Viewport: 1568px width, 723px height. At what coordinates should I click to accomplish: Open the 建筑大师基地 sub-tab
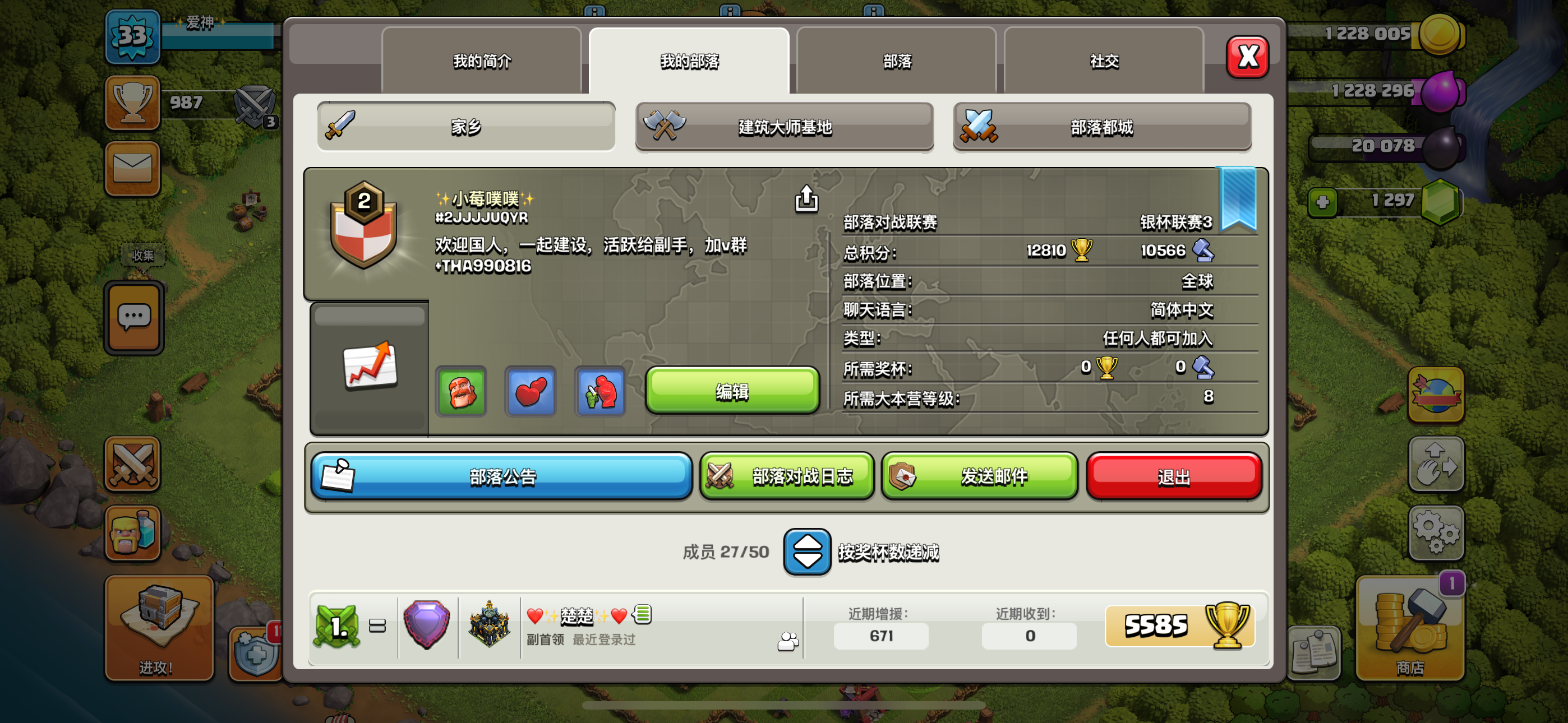tap(784, 127)
